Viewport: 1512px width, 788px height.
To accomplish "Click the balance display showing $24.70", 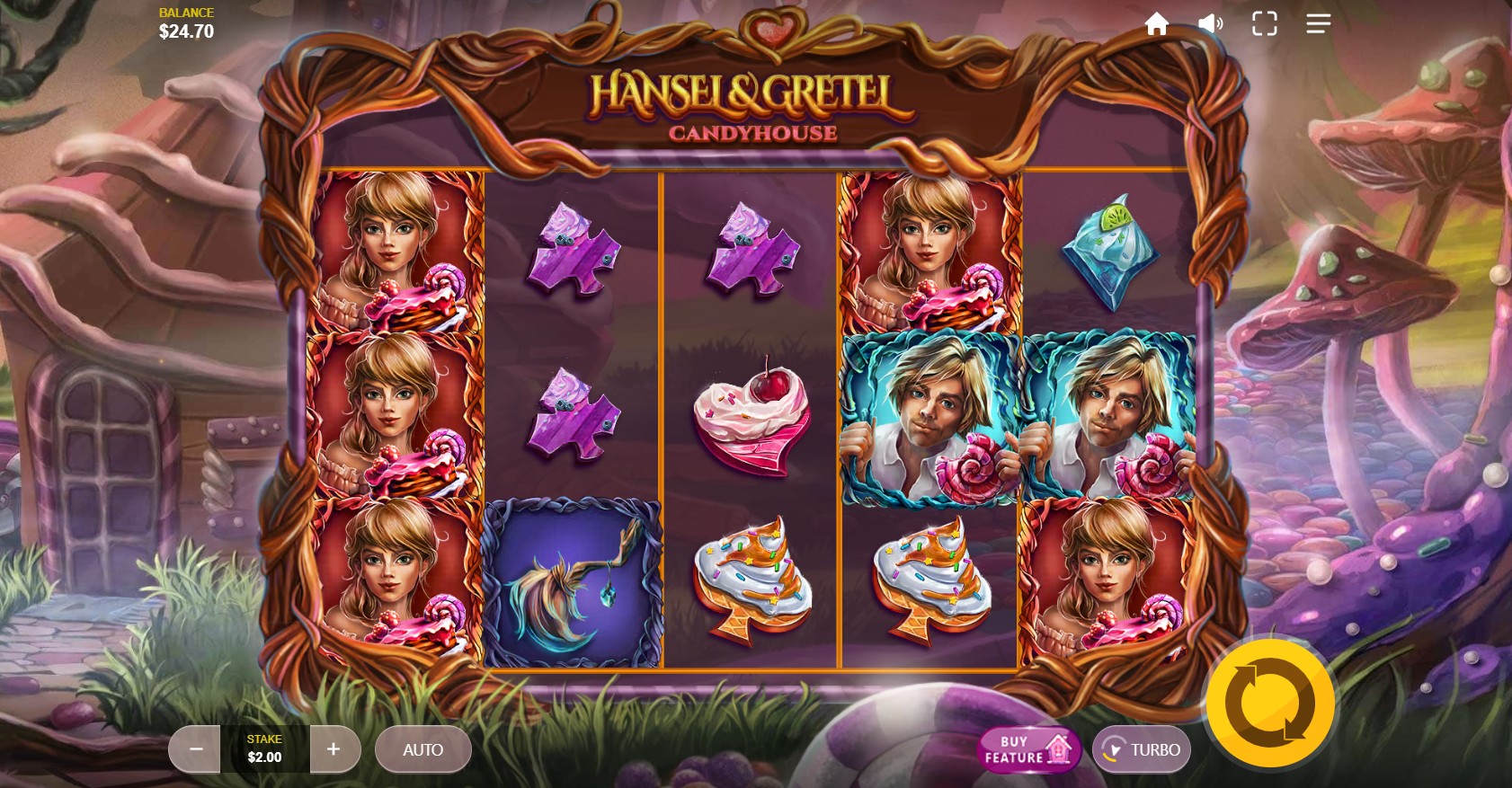I will click(184, 22).
